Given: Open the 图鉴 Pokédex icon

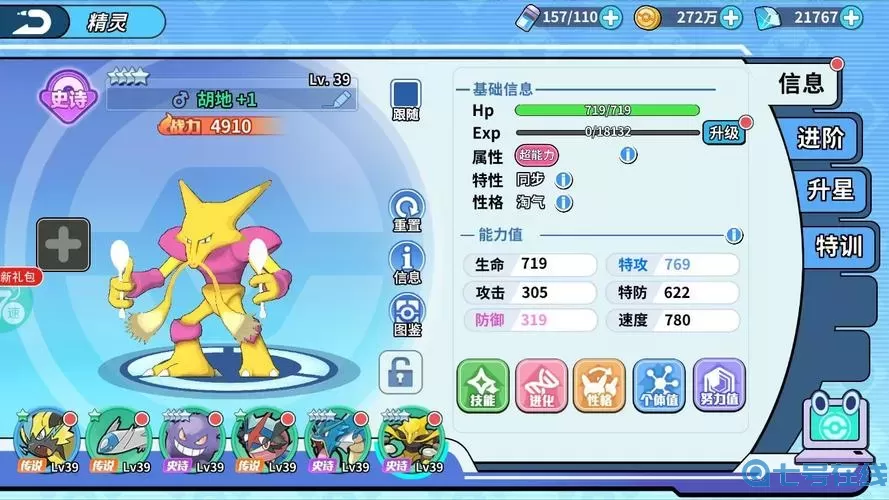Looking at the screenshot, I should [x=407, y=313].
